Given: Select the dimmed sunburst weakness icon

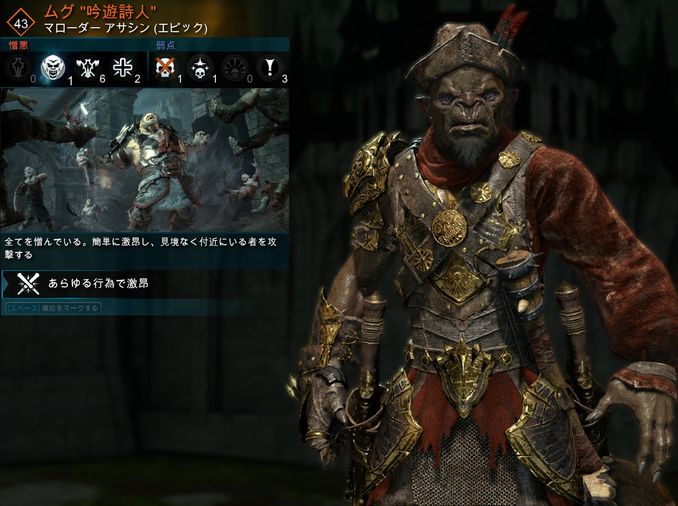Looking at the screenshot, I should coord(236,68).
